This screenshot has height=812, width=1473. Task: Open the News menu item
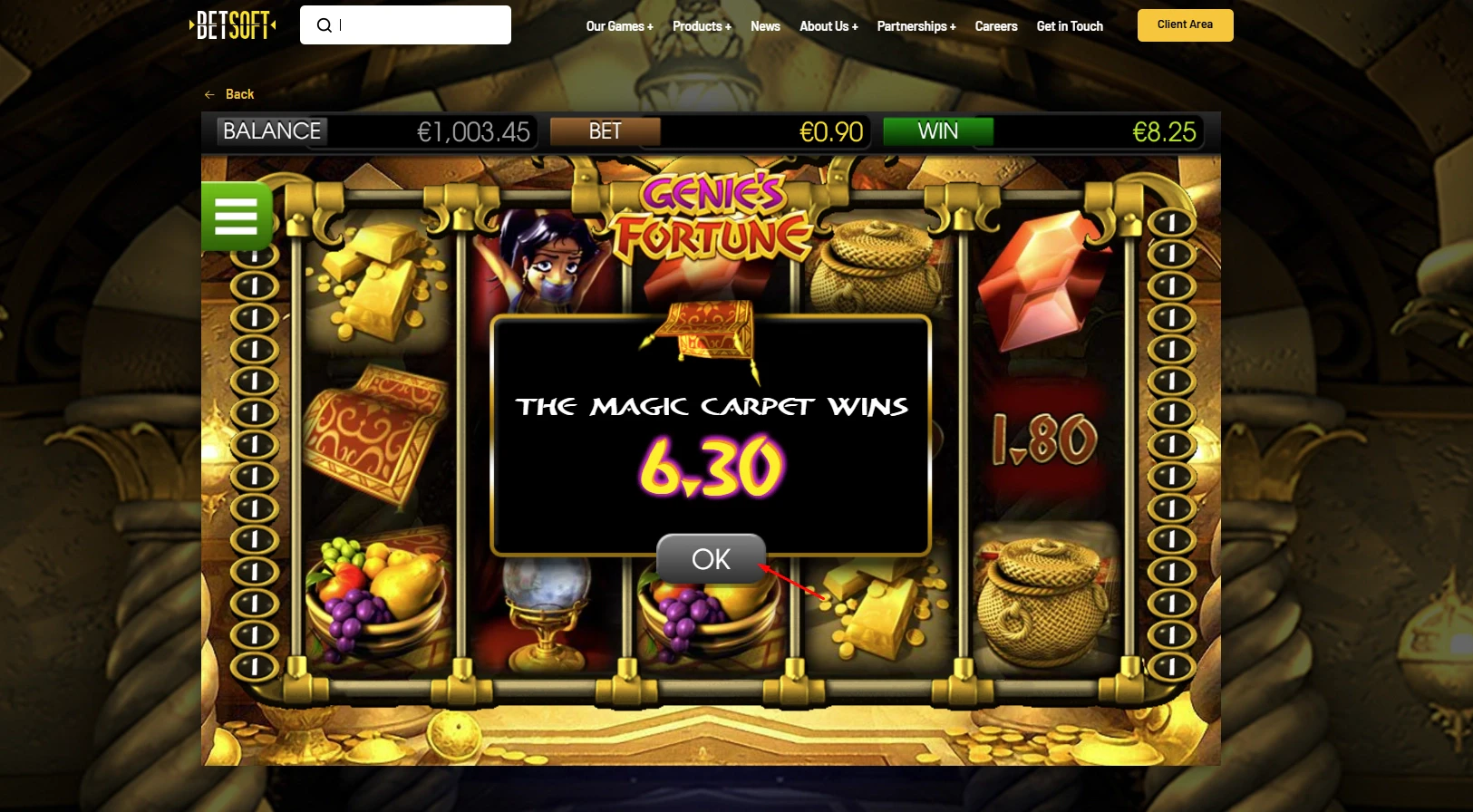click(x=765, y=26)
